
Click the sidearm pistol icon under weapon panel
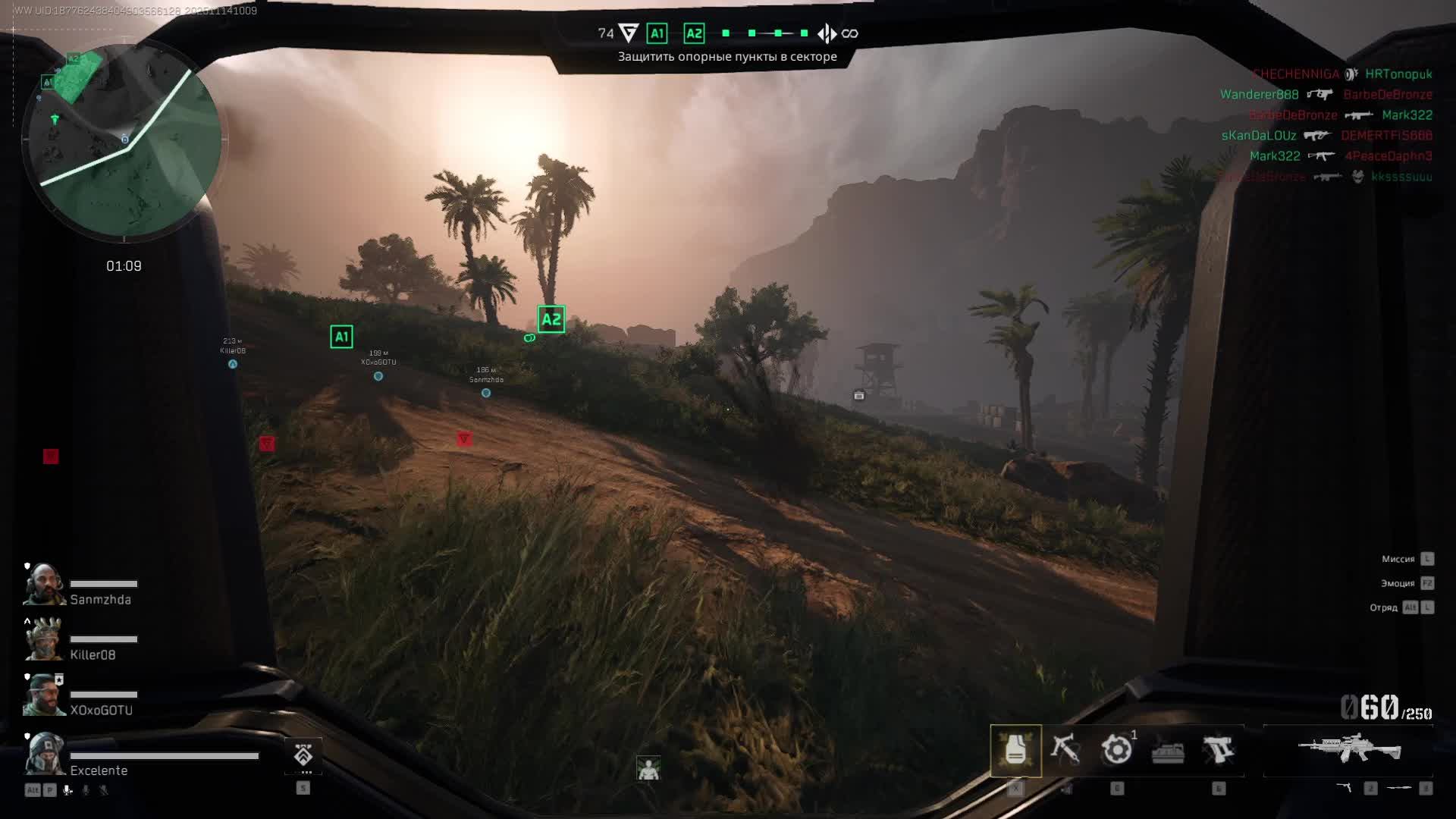(1344, 789)
